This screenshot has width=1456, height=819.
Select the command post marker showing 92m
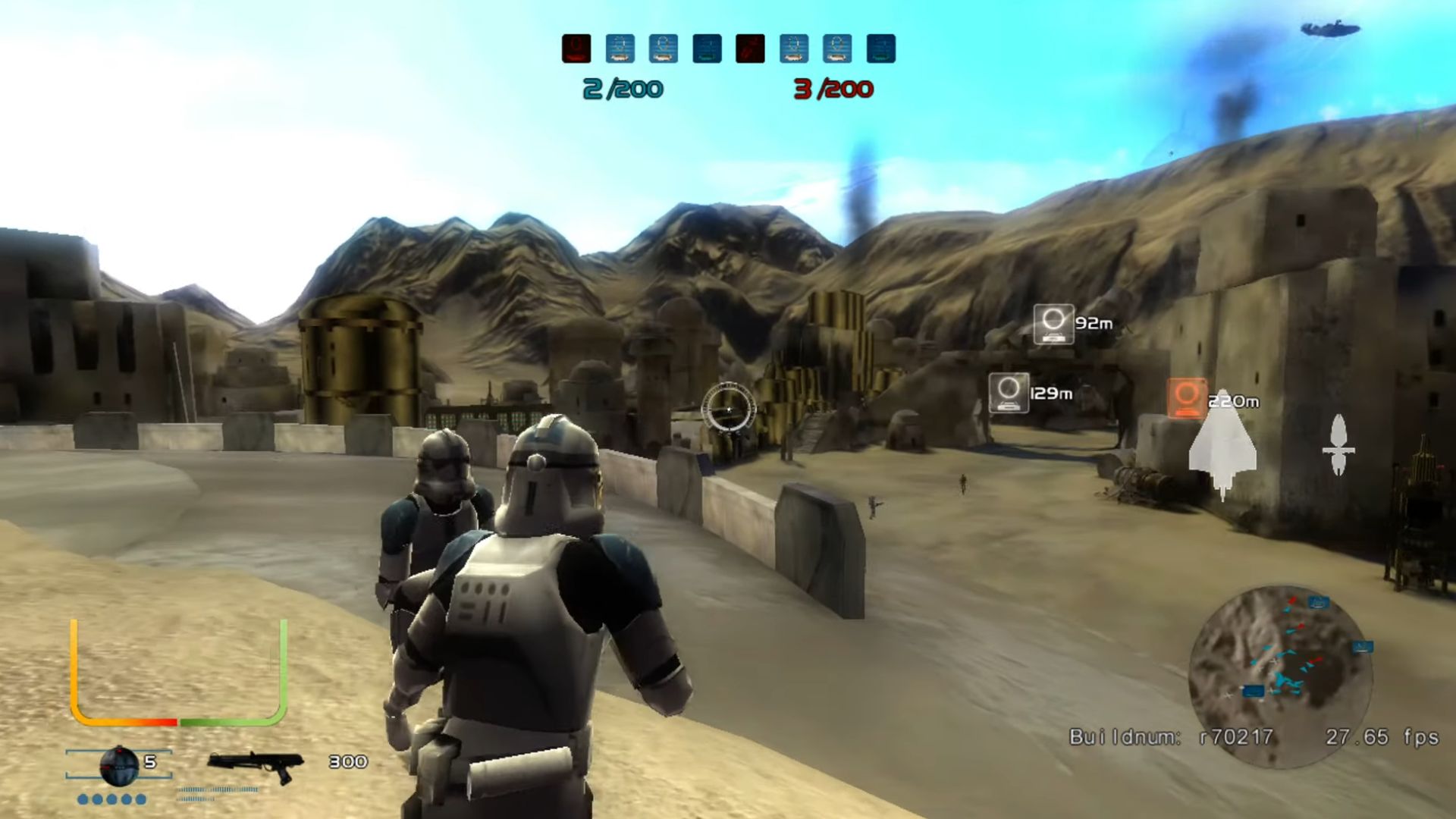(1053, 324)
